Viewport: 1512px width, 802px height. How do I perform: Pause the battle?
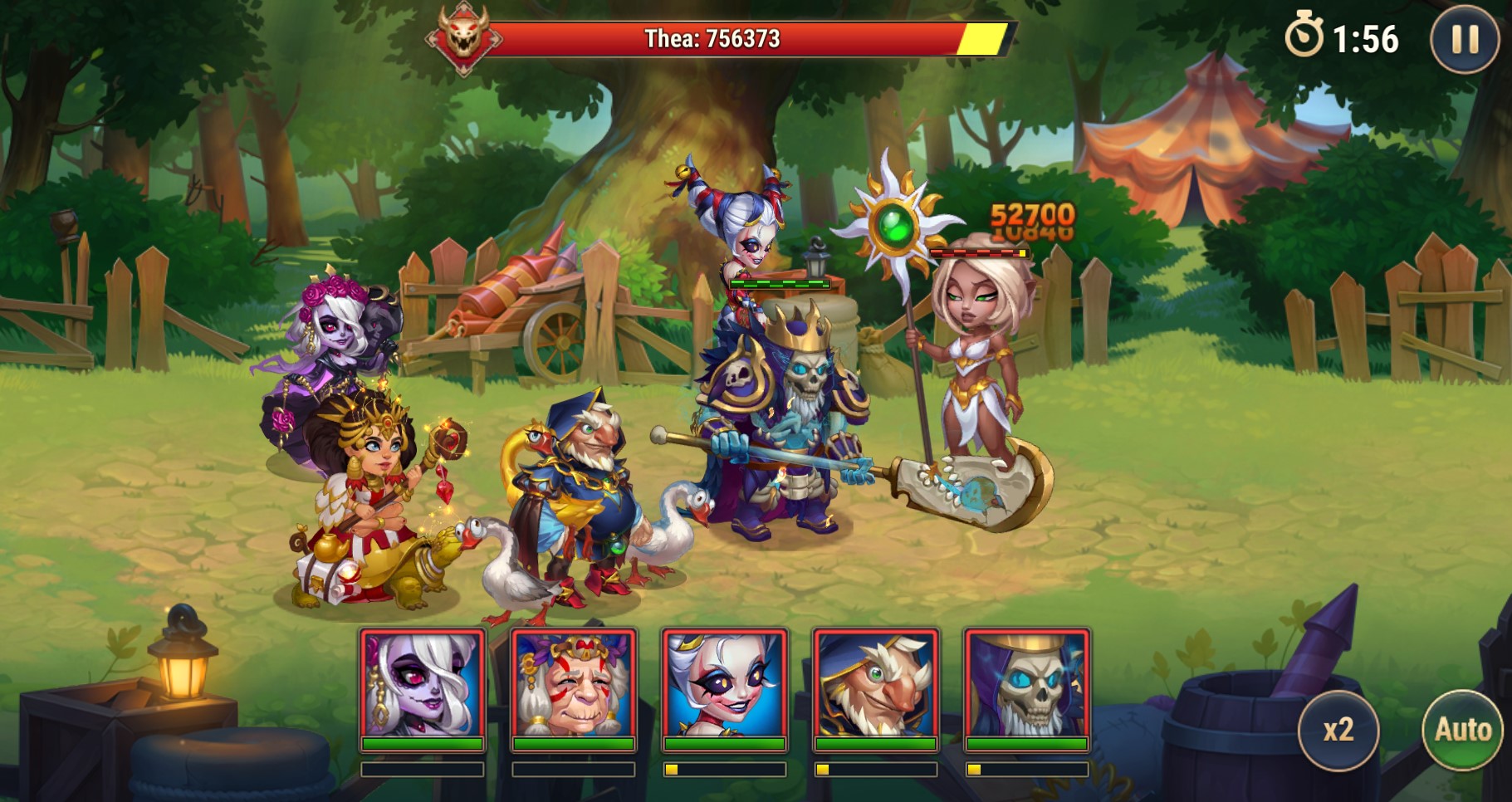[x=1464, y=39]
